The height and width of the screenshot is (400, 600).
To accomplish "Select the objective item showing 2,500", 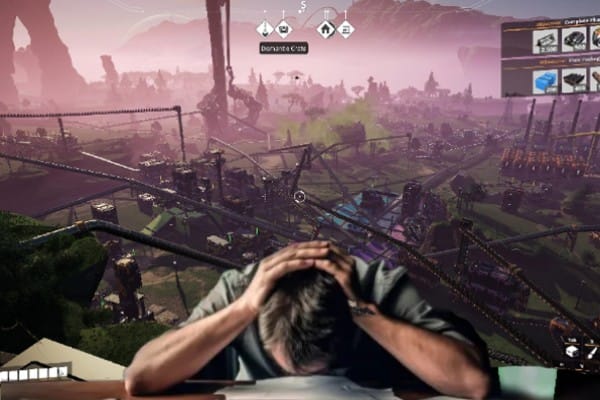I will 545,40.
